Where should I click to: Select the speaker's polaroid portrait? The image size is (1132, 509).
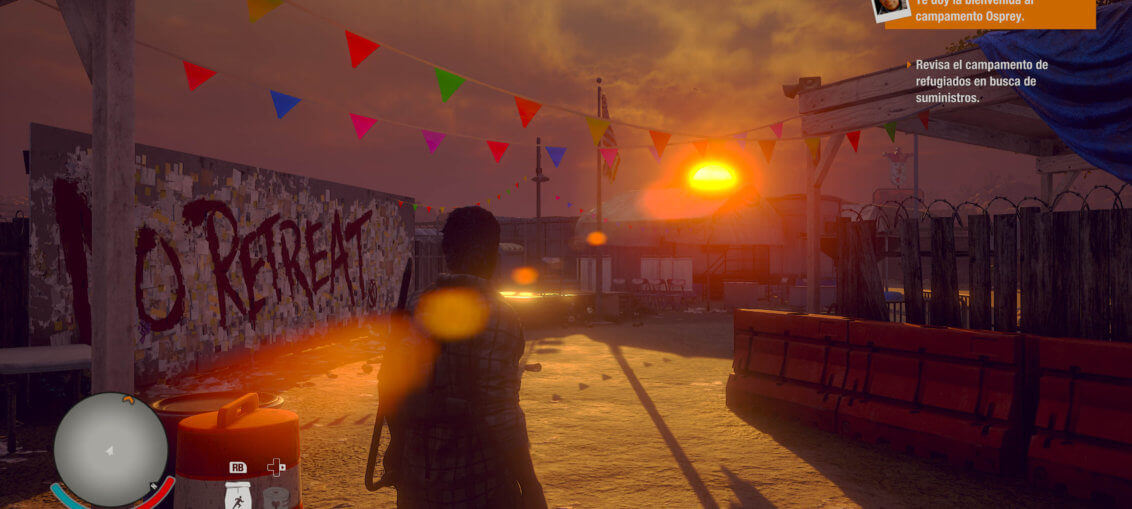pos(890,8)
